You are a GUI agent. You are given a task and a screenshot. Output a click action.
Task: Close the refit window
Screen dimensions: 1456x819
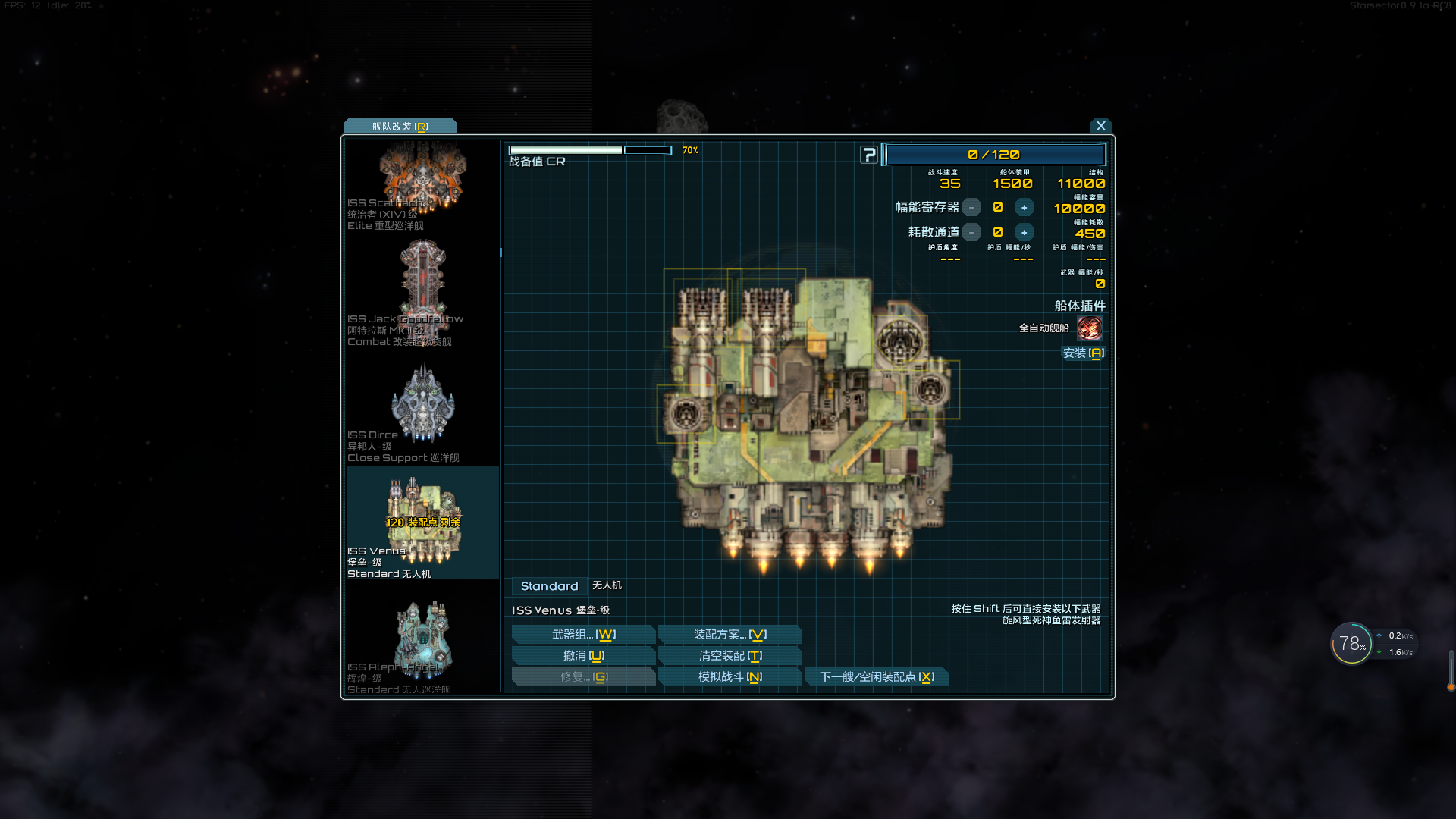[1100, 126]
